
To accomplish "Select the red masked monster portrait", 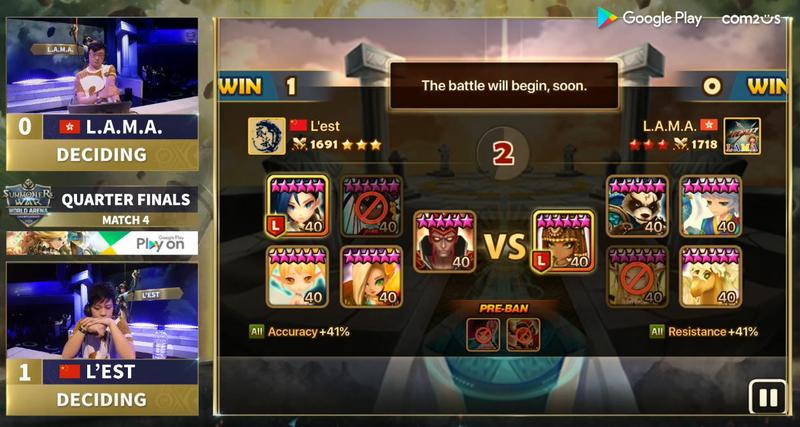I will 445,241.
